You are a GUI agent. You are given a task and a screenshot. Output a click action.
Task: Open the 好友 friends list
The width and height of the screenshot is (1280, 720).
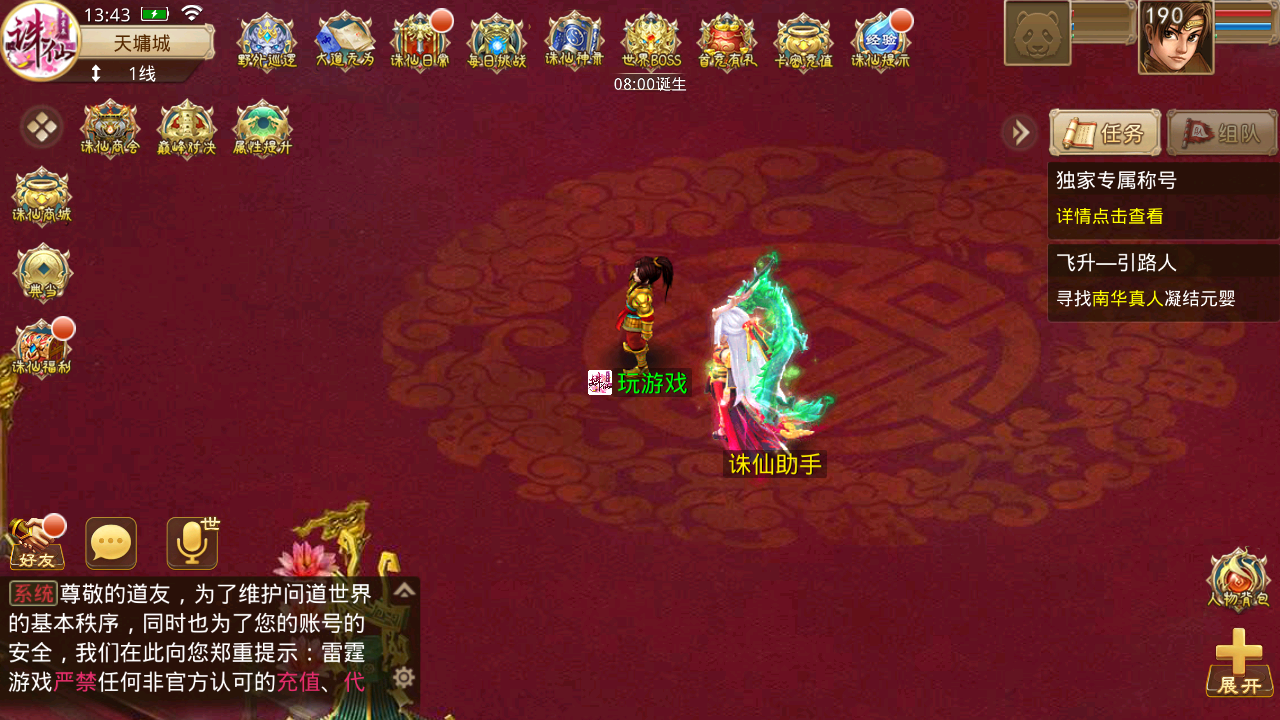click(36, 544)
